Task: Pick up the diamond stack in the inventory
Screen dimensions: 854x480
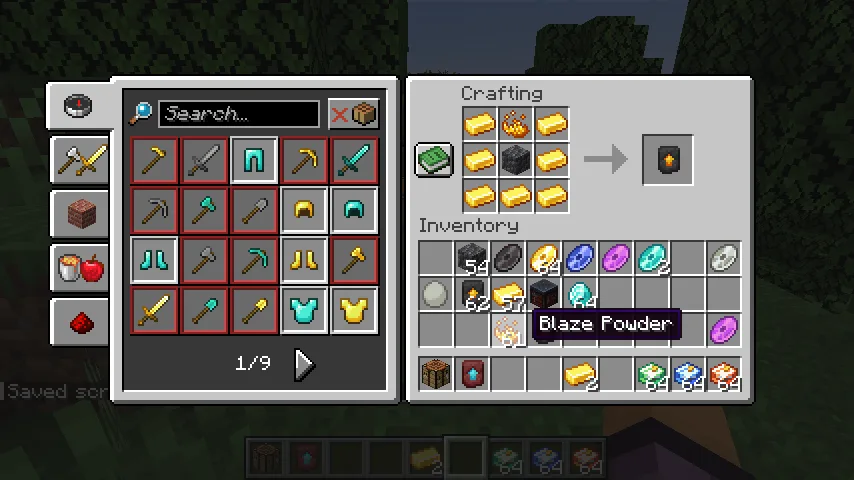Action: point(581,294)
